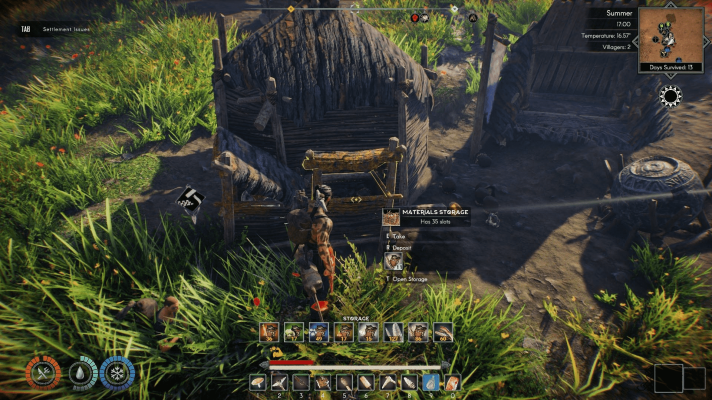Select the blue highlighted hotbar slot 9
Viewport: 712px width, 400px height.
(430, 382)
